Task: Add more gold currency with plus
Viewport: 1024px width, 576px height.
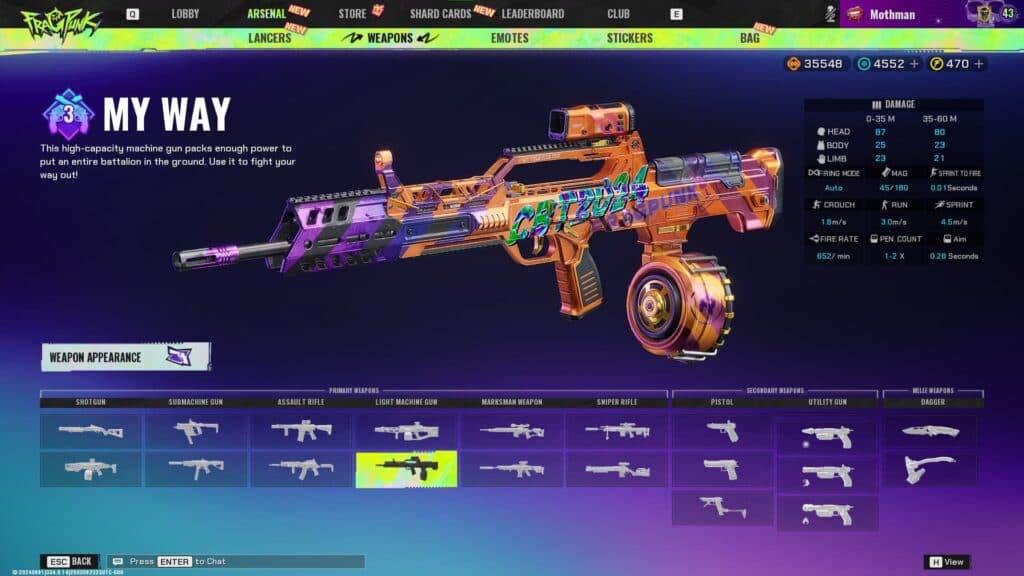Action: 979,64
